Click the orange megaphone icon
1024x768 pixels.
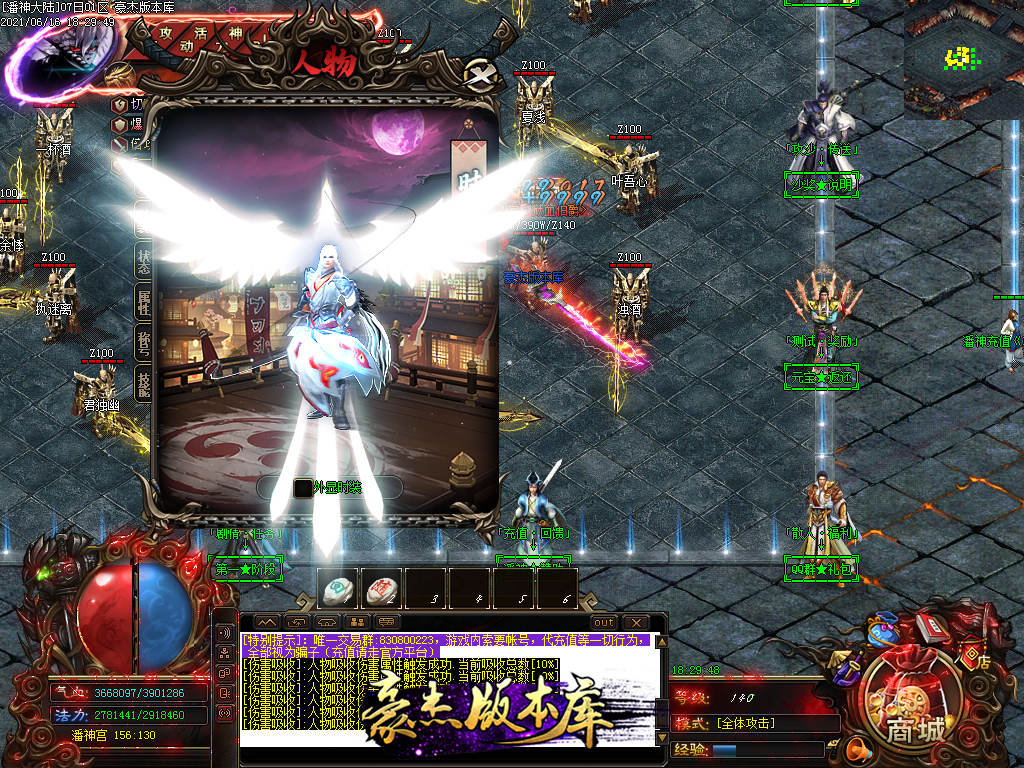[x=856, y=748]
